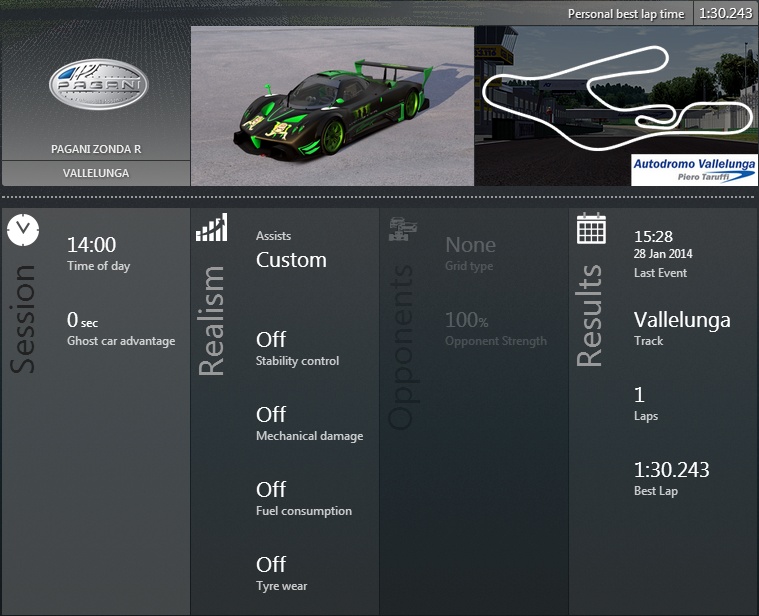
Task: Select the Vallelunga track name bar
Action: click(96, 173)
